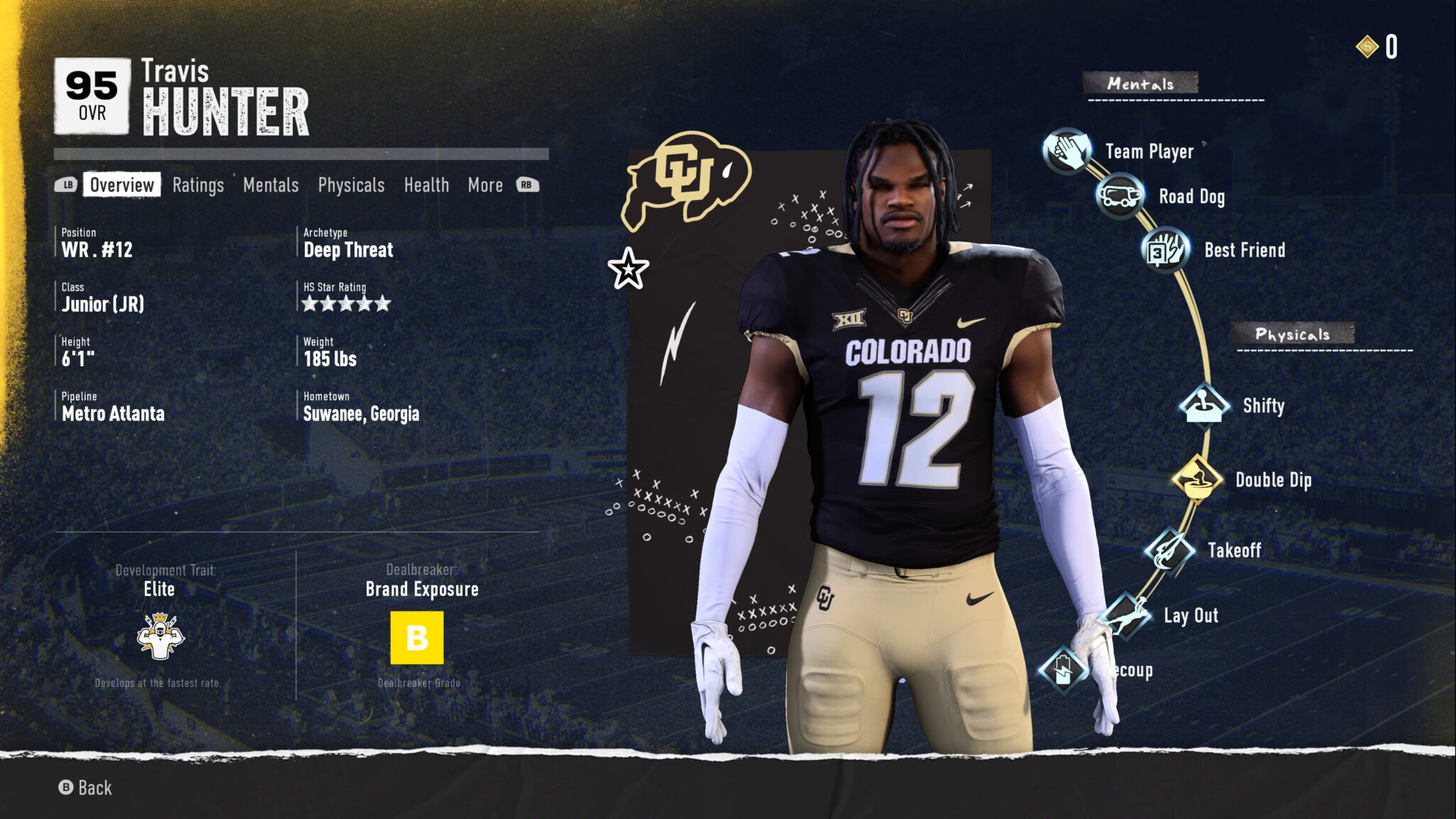
Task: Choose the Road Dog ability icon
Action: (1119, 196)
